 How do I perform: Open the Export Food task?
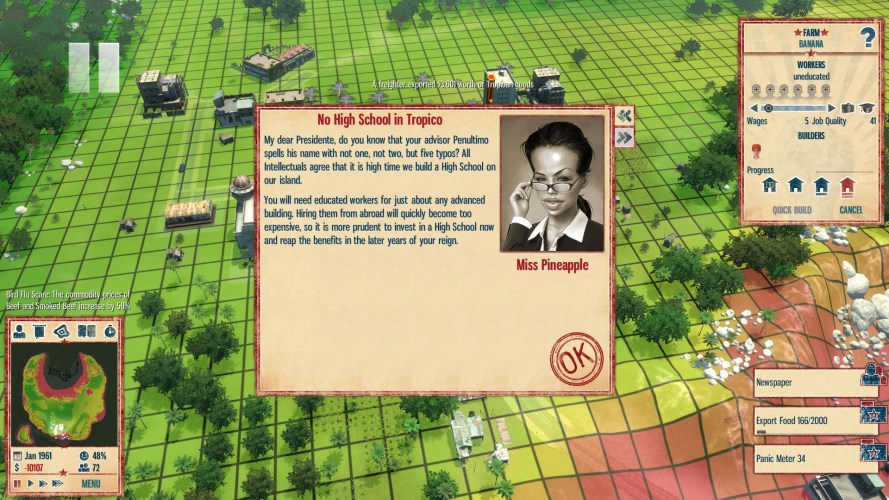tap(806, 420)
